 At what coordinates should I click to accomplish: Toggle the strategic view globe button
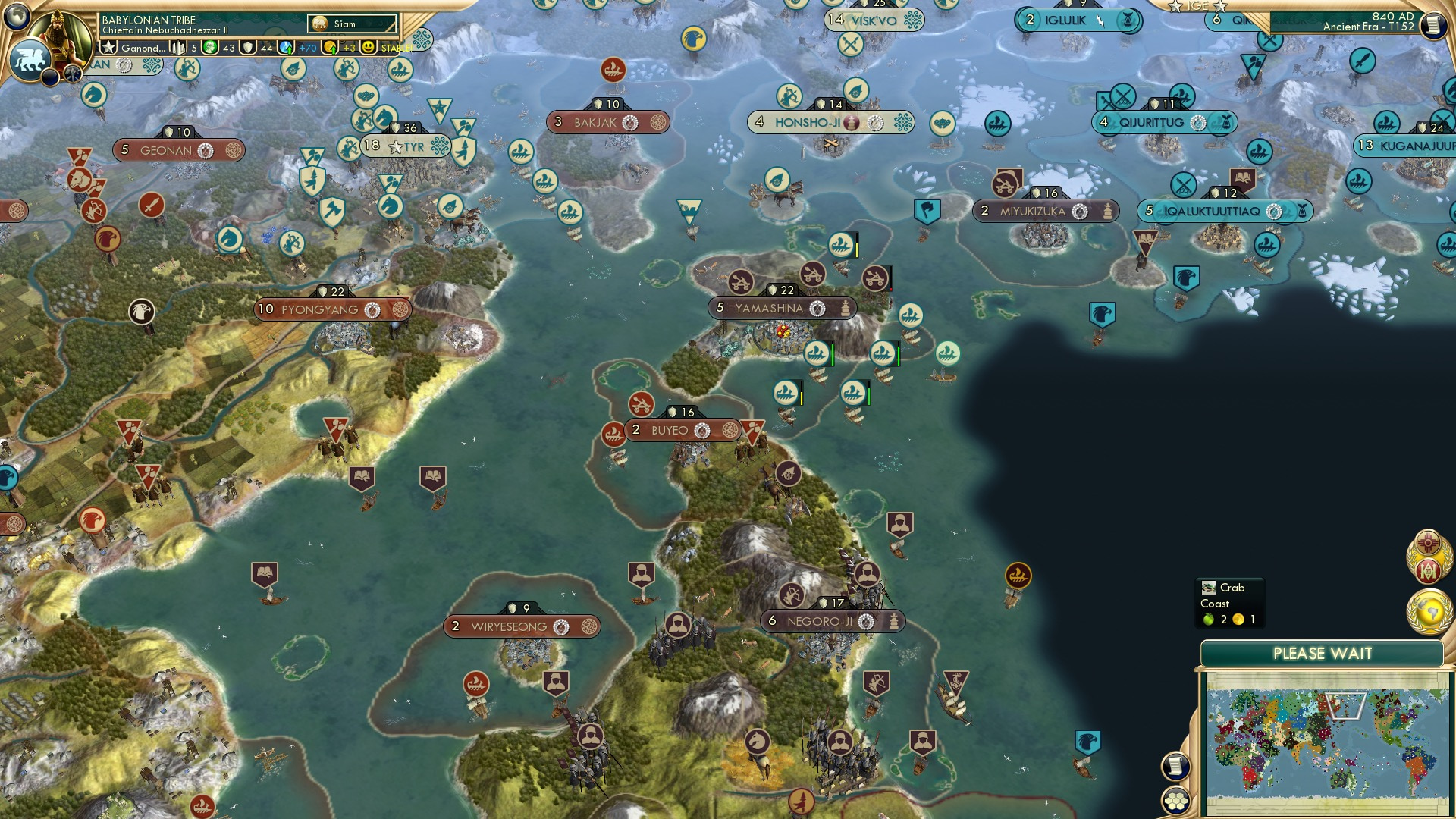(x=15, y=17)
